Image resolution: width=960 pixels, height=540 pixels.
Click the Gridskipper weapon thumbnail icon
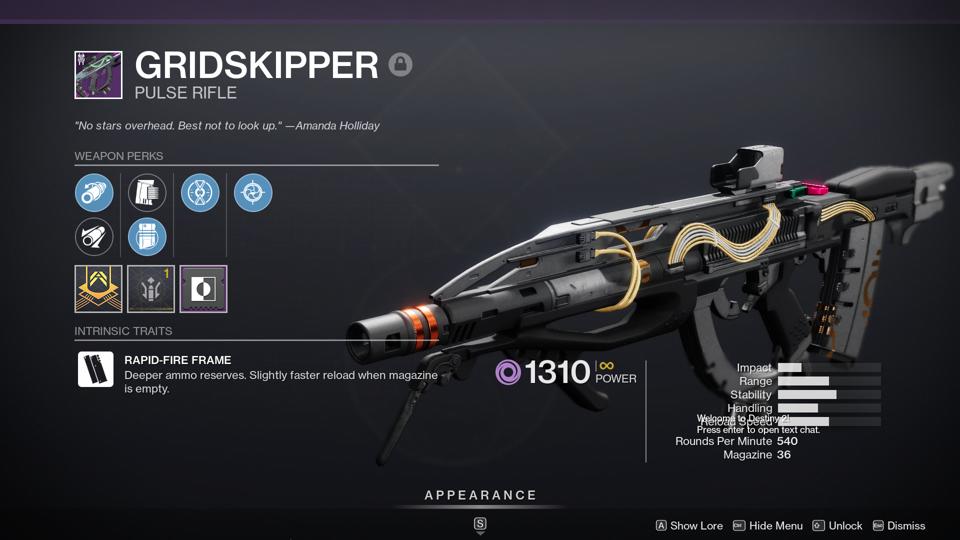click(x=98, y=75)
